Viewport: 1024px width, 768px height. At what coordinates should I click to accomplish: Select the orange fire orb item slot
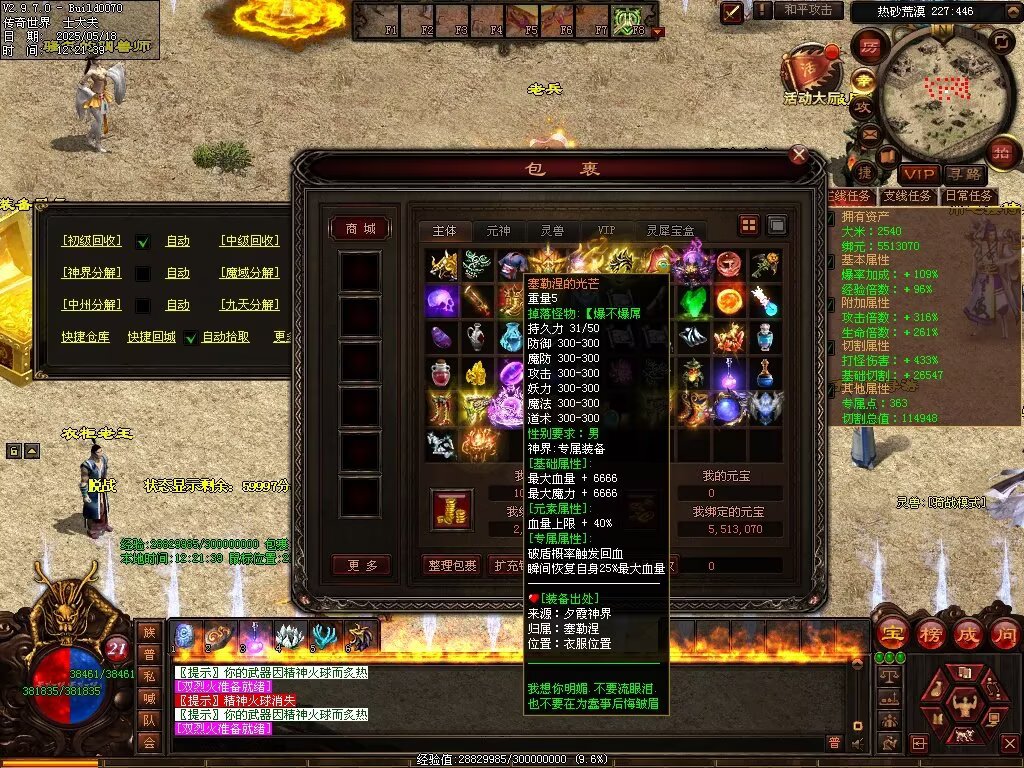pos(729,300)
